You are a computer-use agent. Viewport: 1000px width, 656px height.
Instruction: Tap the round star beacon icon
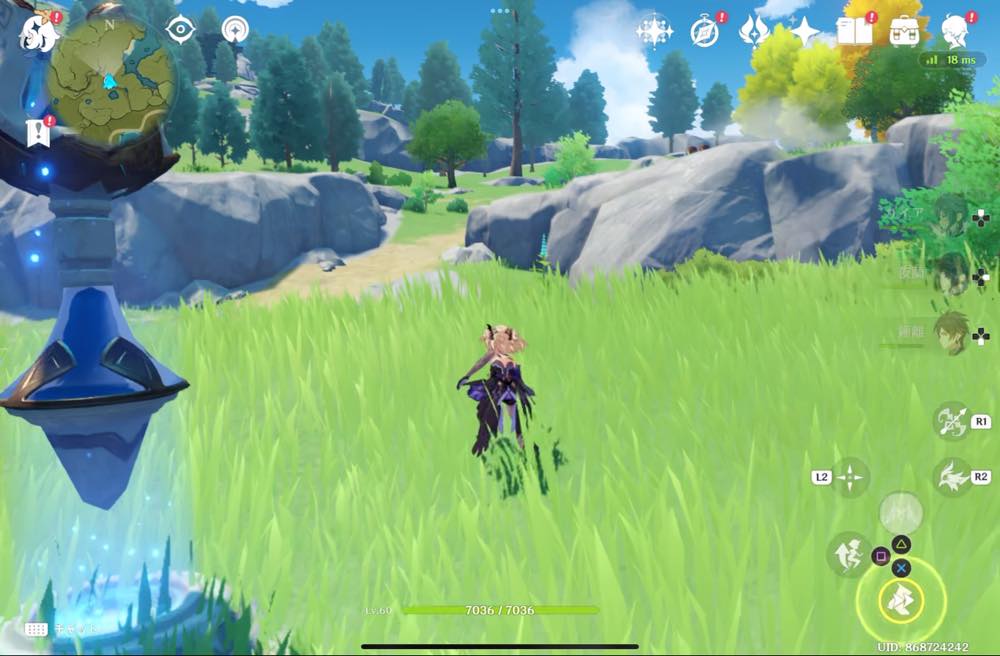tap(235, 30)
